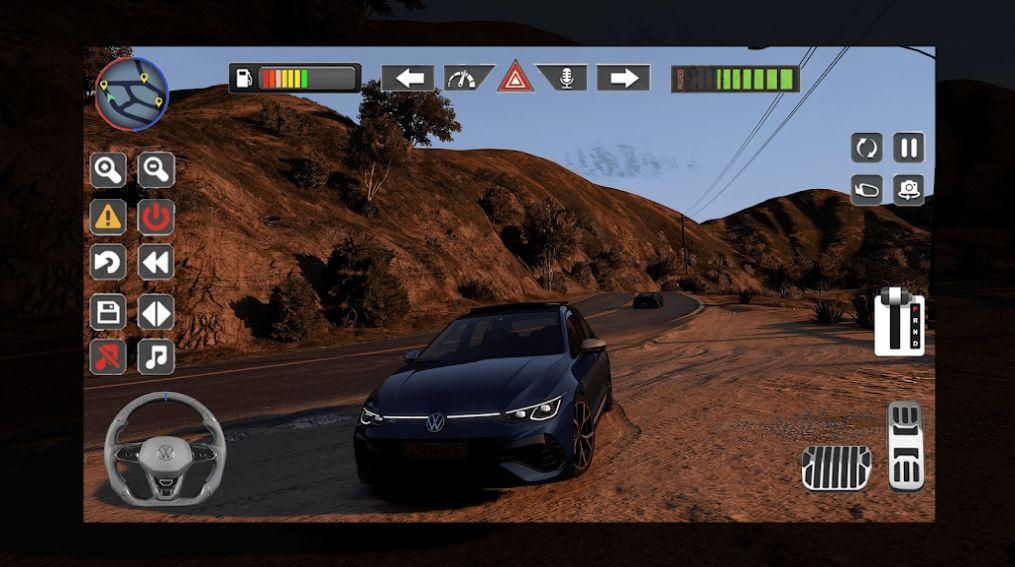The height and width of the screenshot is (567, 1015).
Task: Click the left-right opposing triangles button
Action: [156, 311]
